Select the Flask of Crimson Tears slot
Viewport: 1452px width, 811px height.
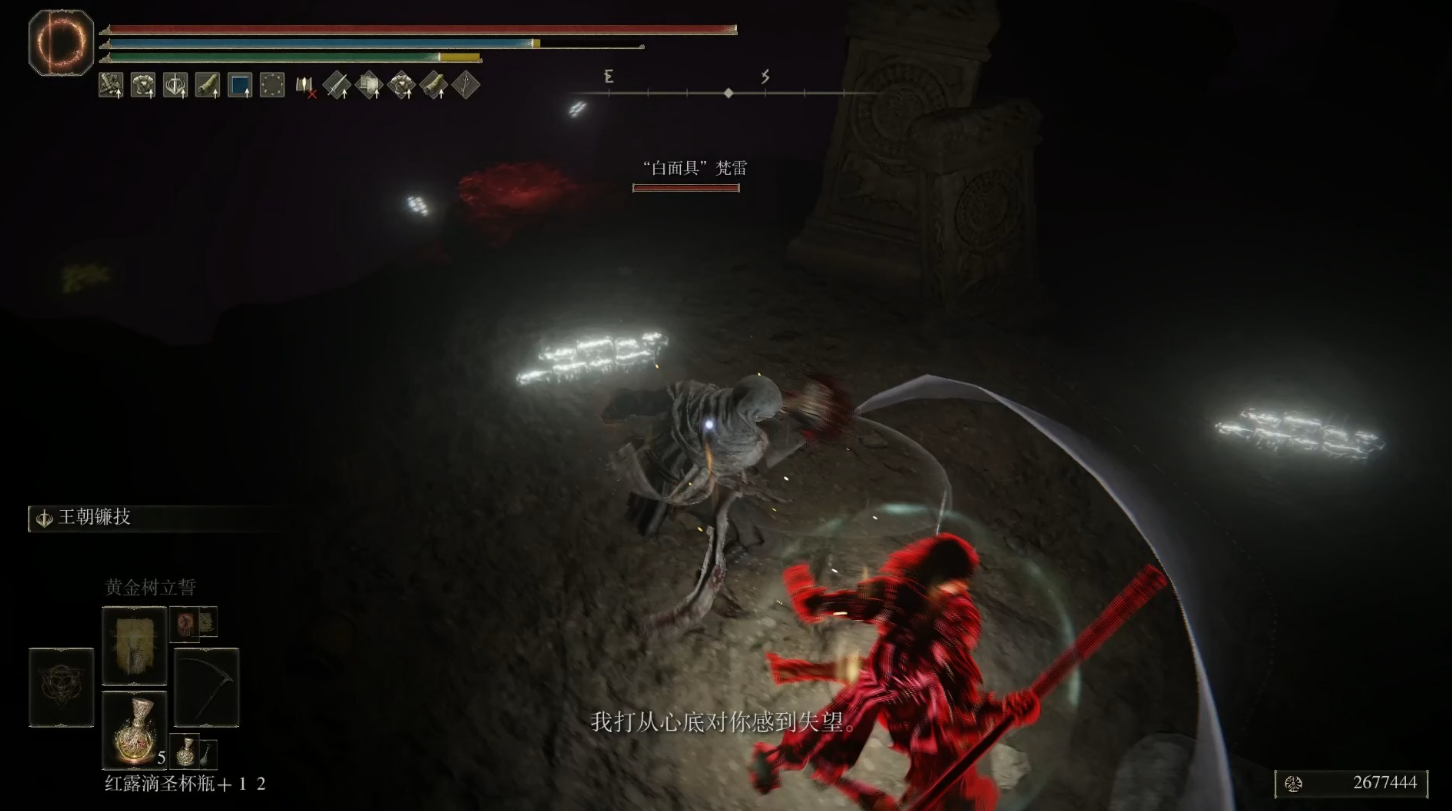pos(134,730)
